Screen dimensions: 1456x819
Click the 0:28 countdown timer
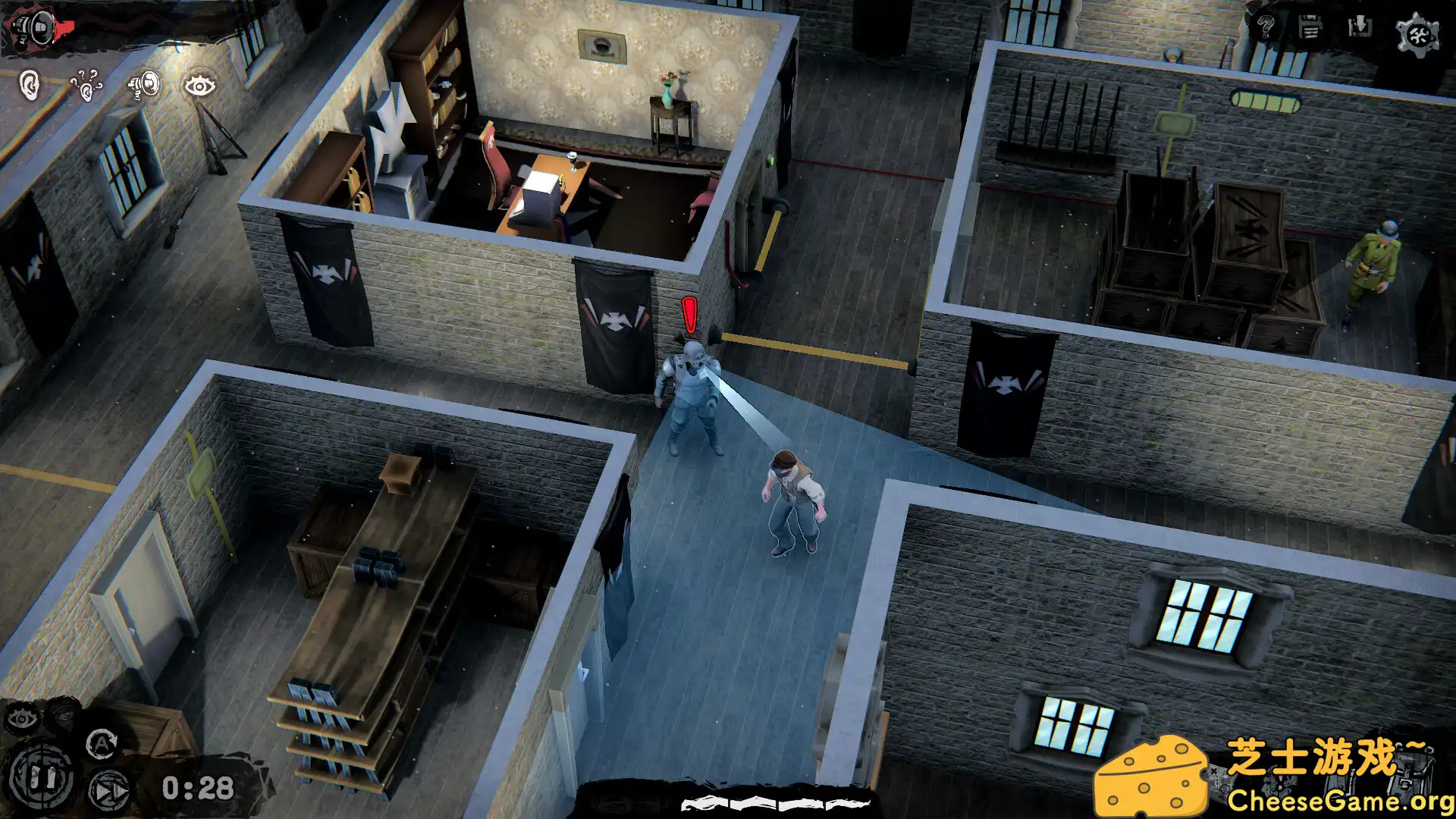coord(199,788)
